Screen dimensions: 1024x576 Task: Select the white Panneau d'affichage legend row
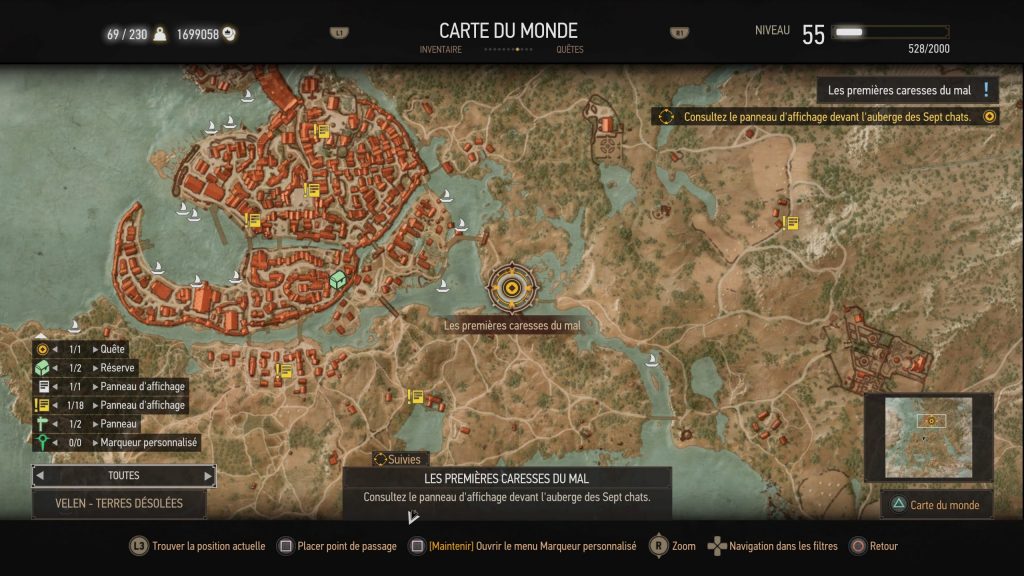tap(112, 386)
